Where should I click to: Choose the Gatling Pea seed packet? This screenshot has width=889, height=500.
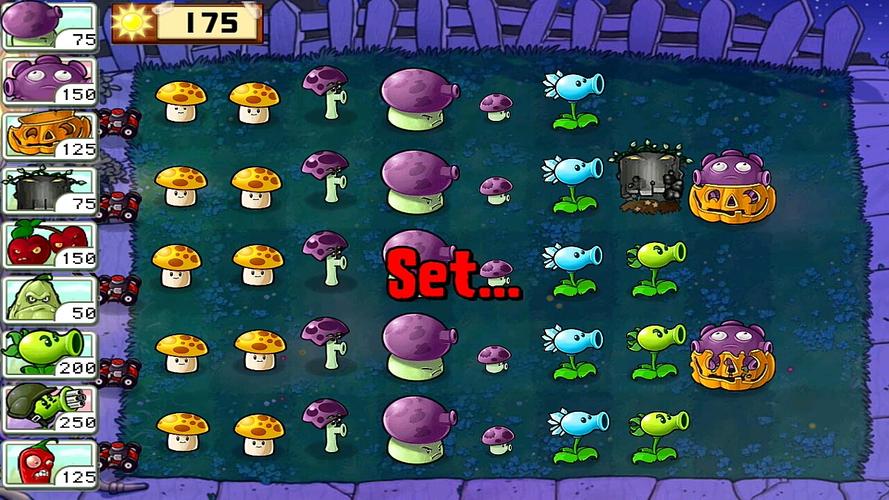[48, 407]
